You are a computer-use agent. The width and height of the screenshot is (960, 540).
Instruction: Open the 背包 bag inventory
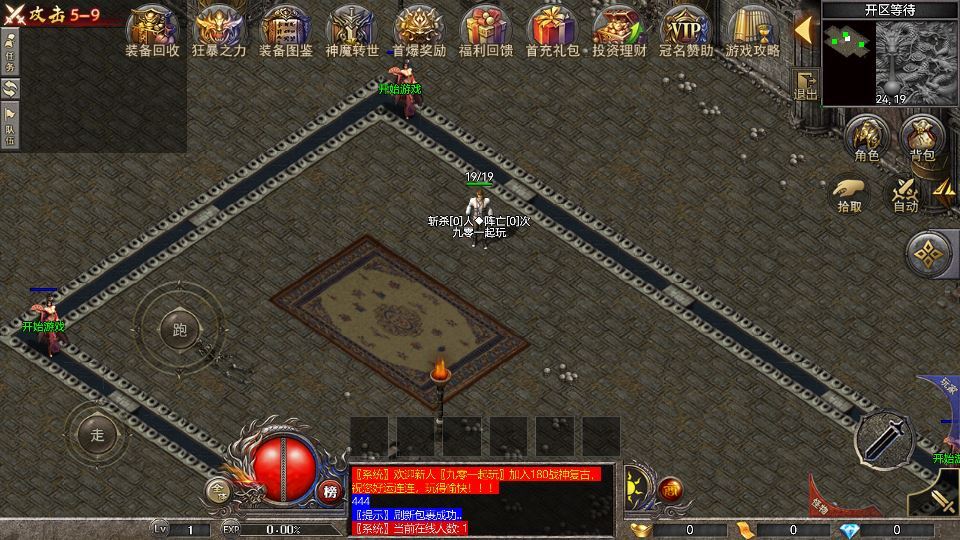click(x=921, y=138)
